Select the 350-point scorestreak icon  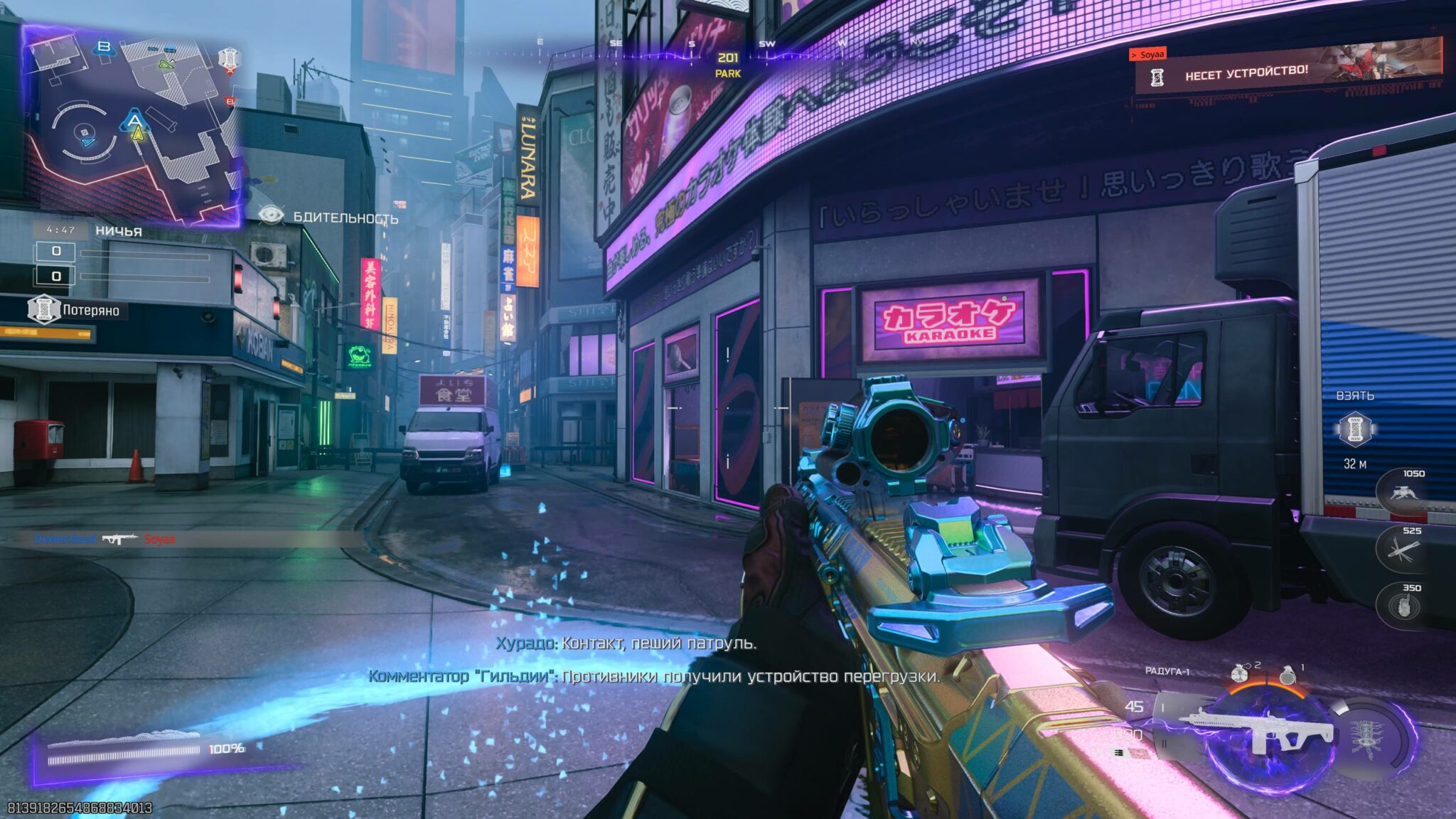(1402, 606)
